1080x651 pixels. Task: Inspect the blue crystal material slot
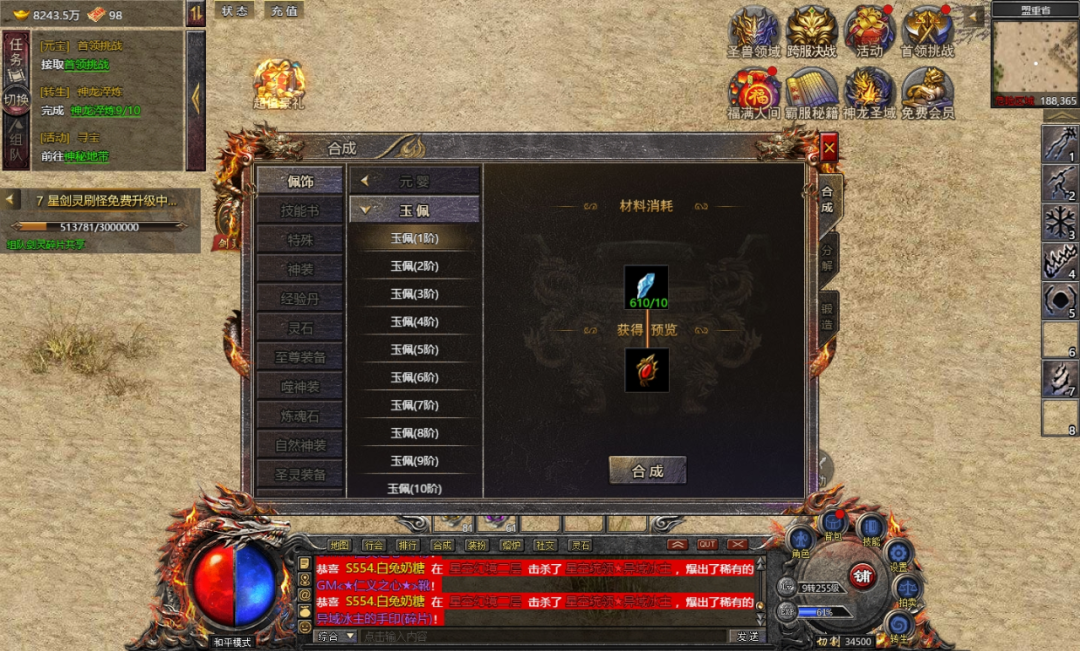coord(646,286)
